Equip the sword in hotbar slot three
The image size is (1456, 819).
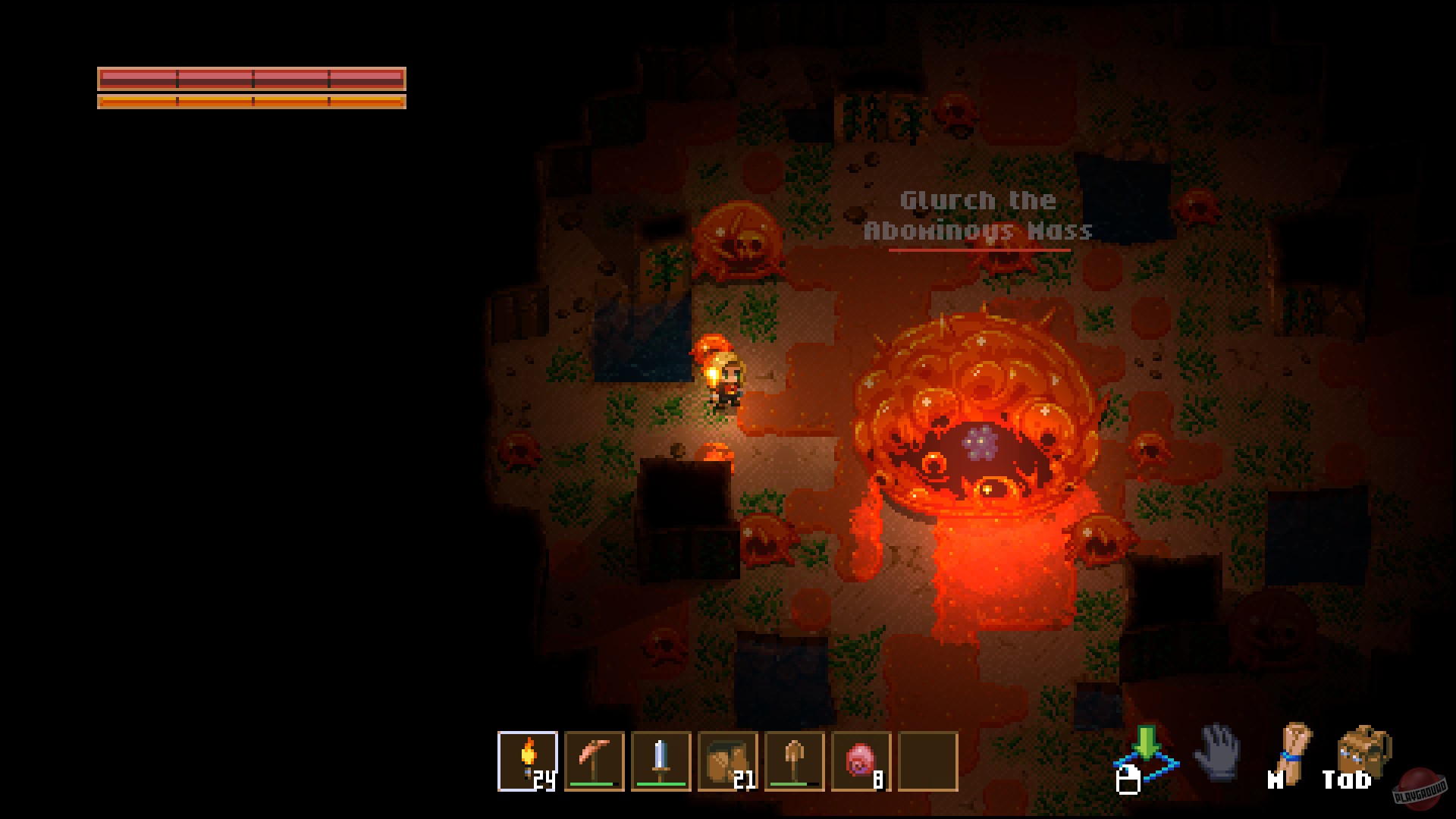click(661, 761)
